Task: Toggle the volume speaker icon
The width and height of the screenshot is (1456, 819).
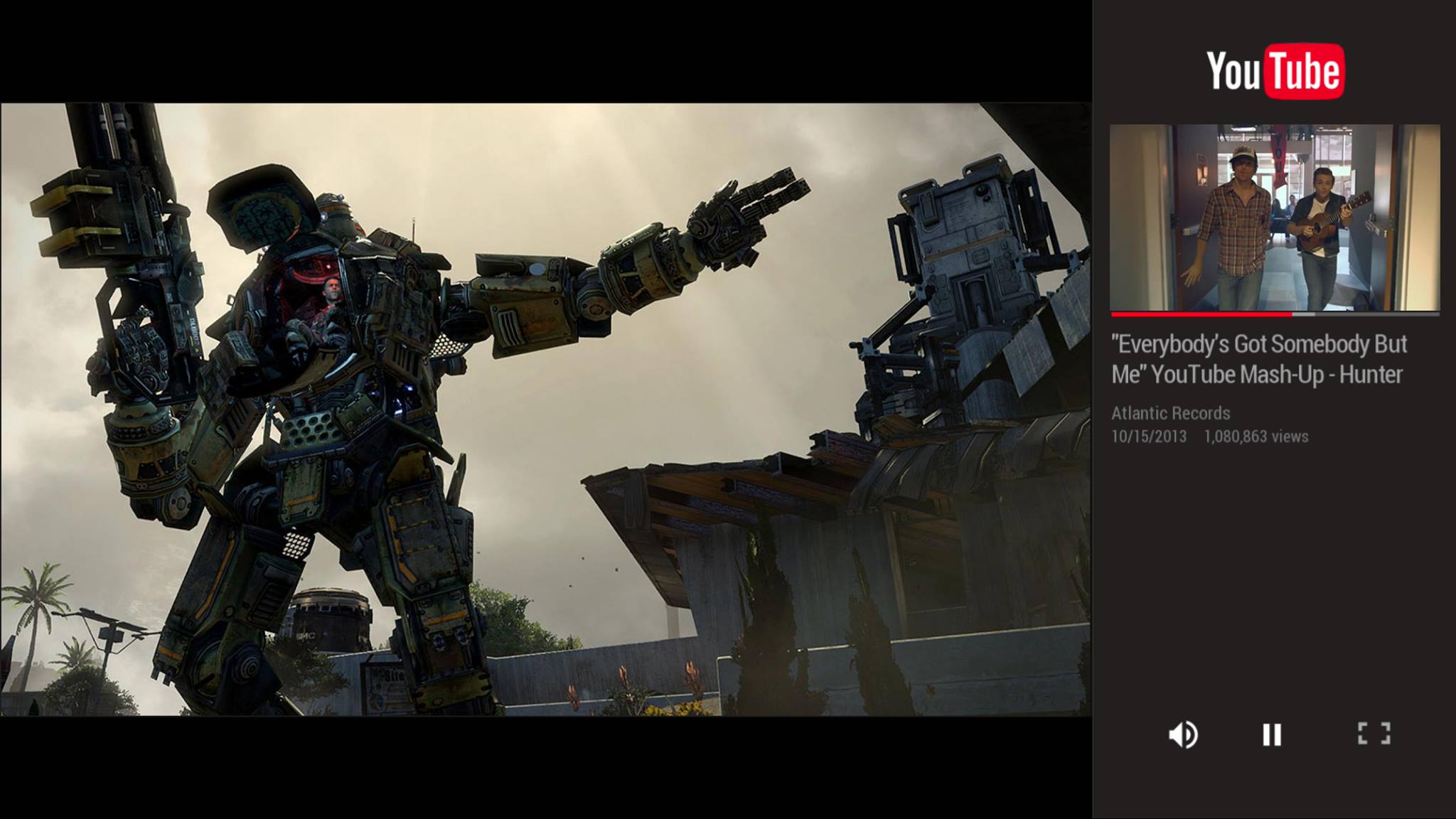Action: 1183,734
